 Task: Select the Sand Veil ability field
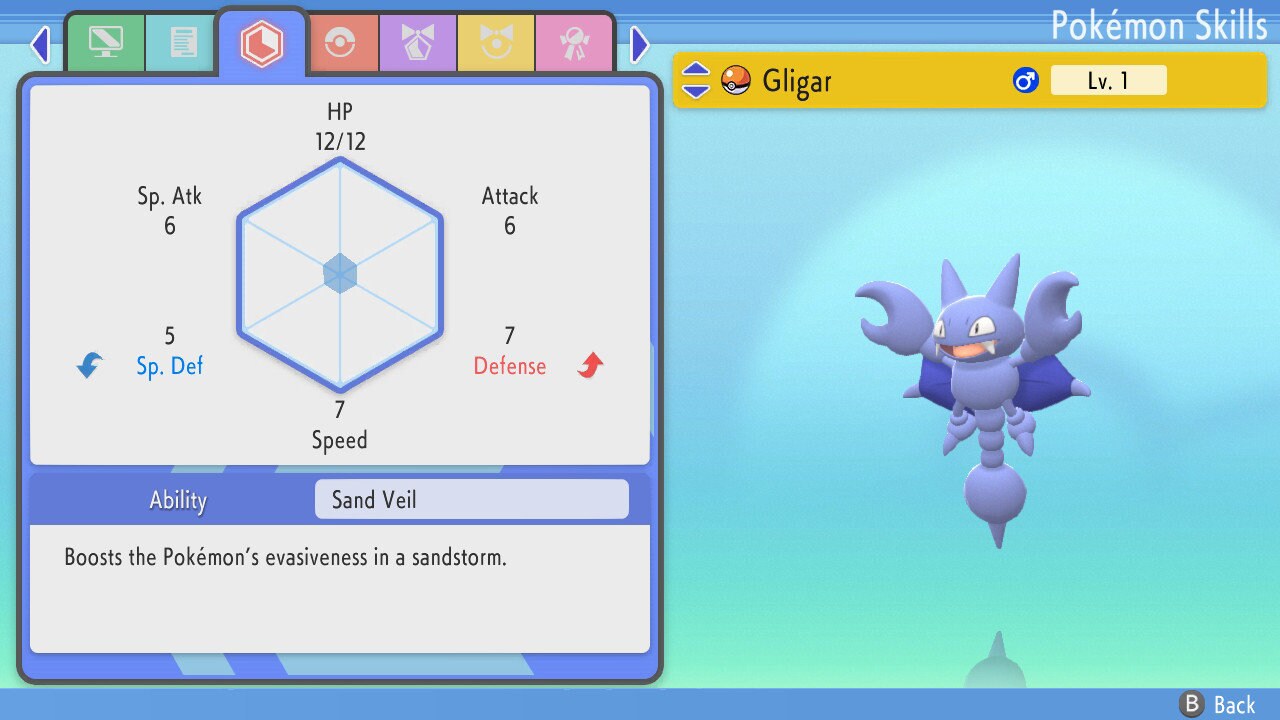tap(471, 499)
